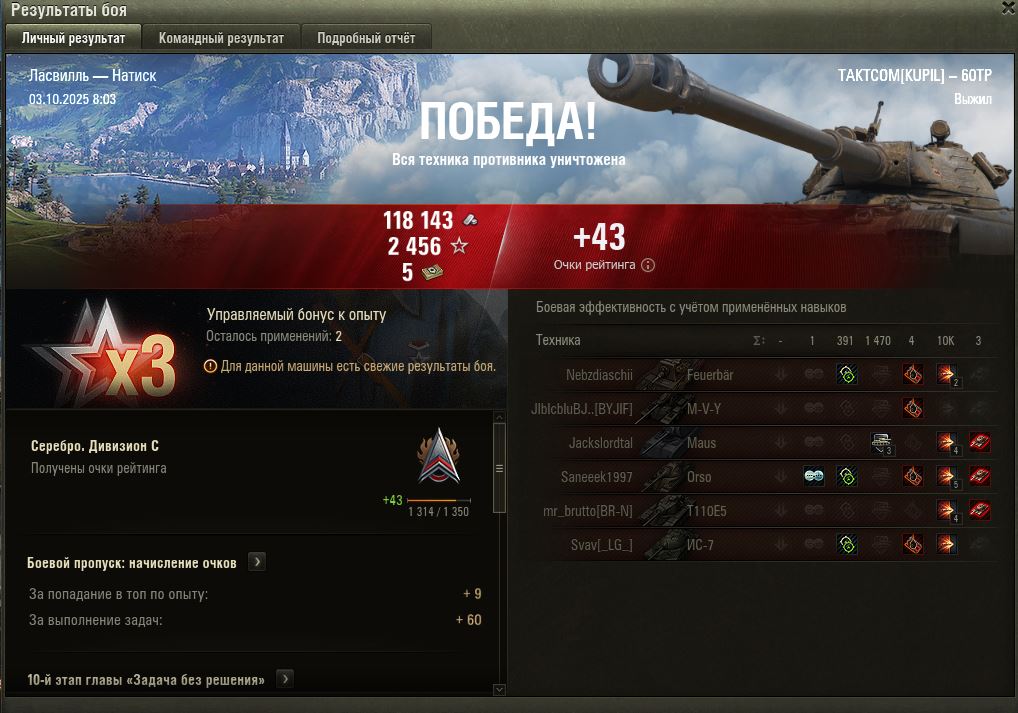This screenshot has width=1018, height=713.
Task: Expand Боевой пропуск points details
Action: pyautogui.click(x=257, y=562)
